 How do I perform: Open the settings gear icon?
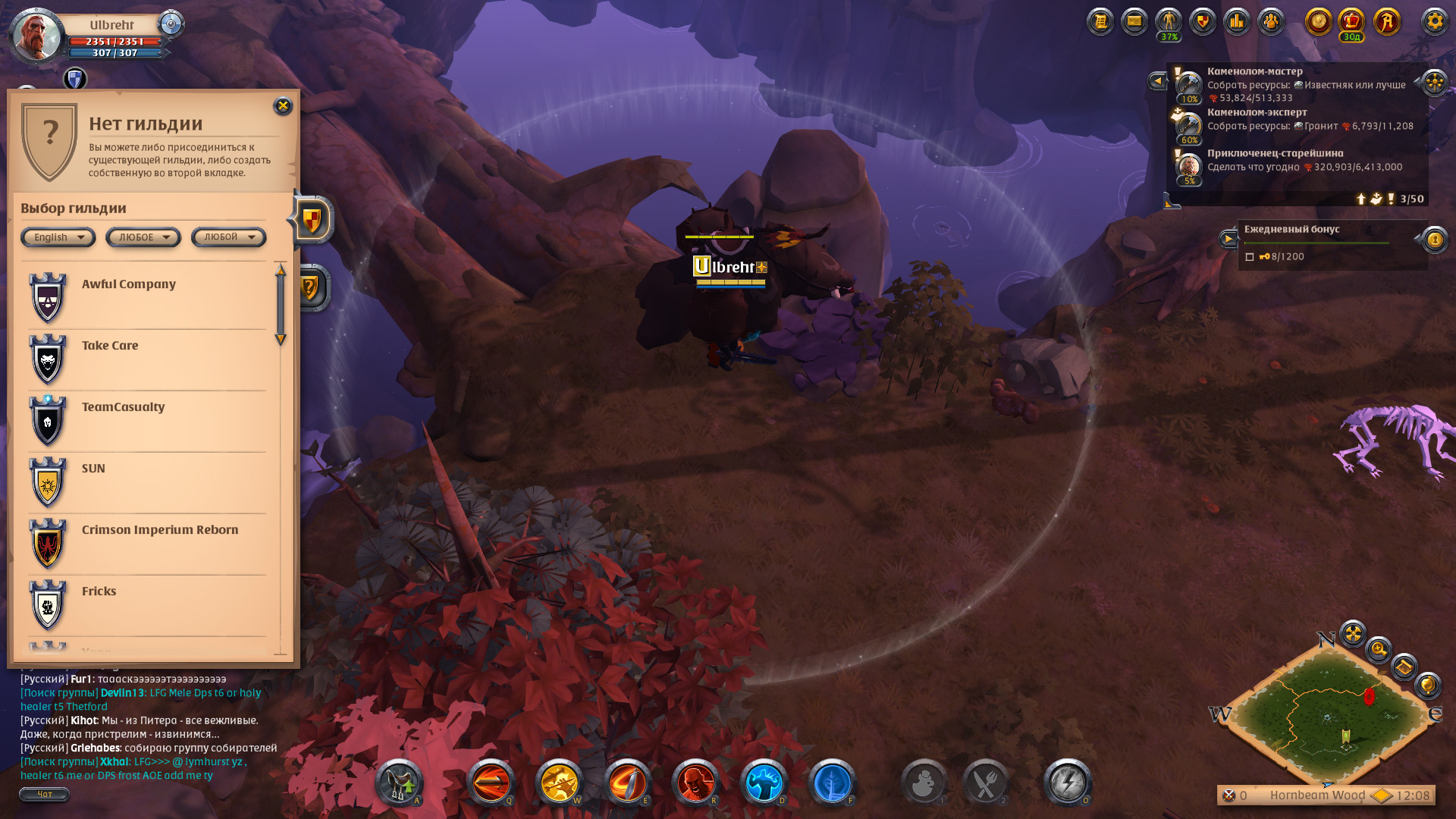tap(1434, 21)
